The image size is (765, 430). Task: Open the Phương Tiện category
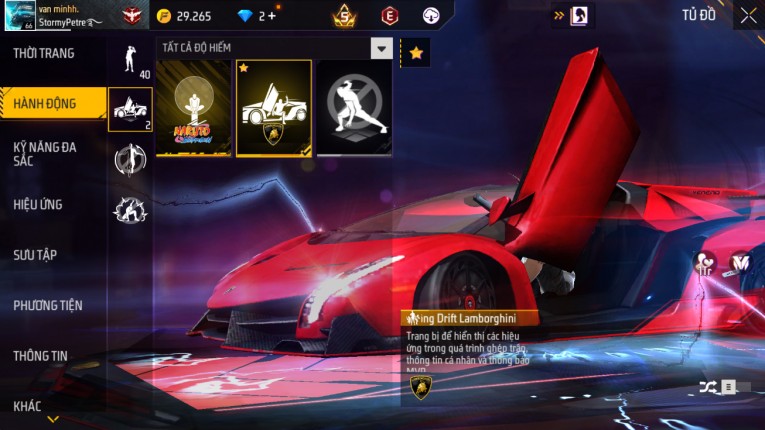[48, 305]
